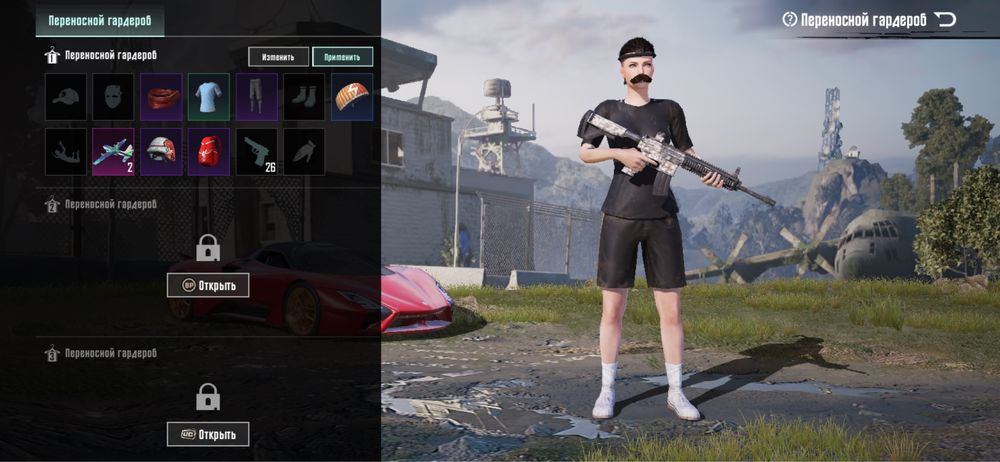This screenshot has height=462, width=1000.
Task: Open the pistol weapon skin slot
Action: [256, 152]
